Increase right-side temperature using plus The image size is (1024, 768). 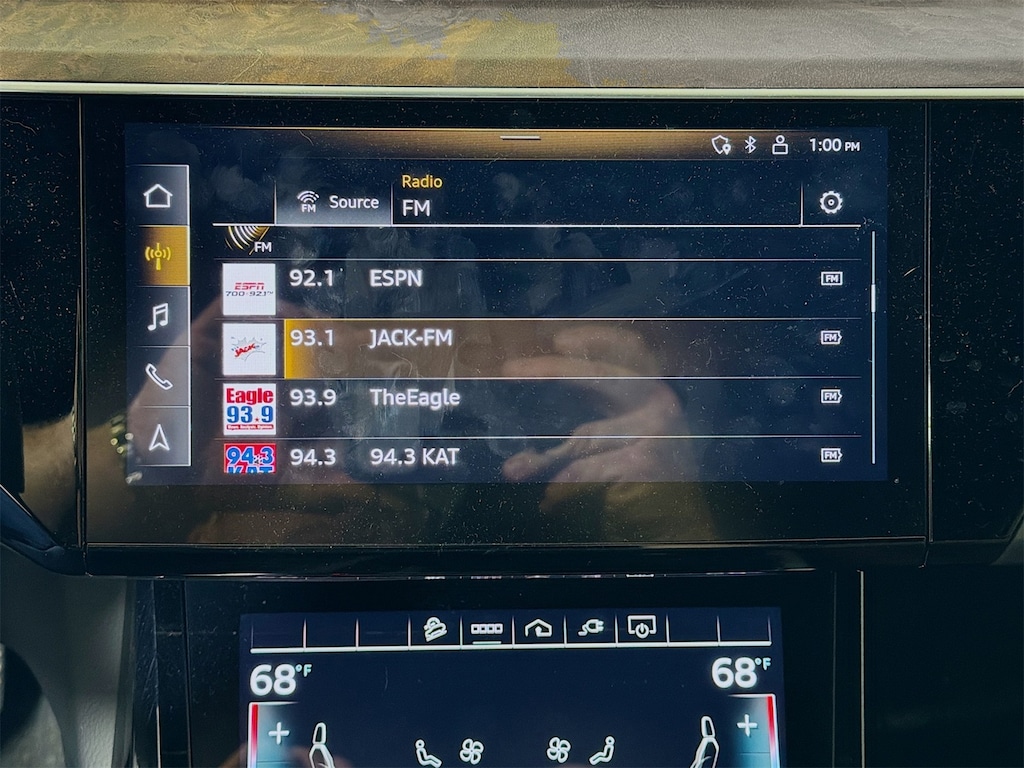(746, 727)
